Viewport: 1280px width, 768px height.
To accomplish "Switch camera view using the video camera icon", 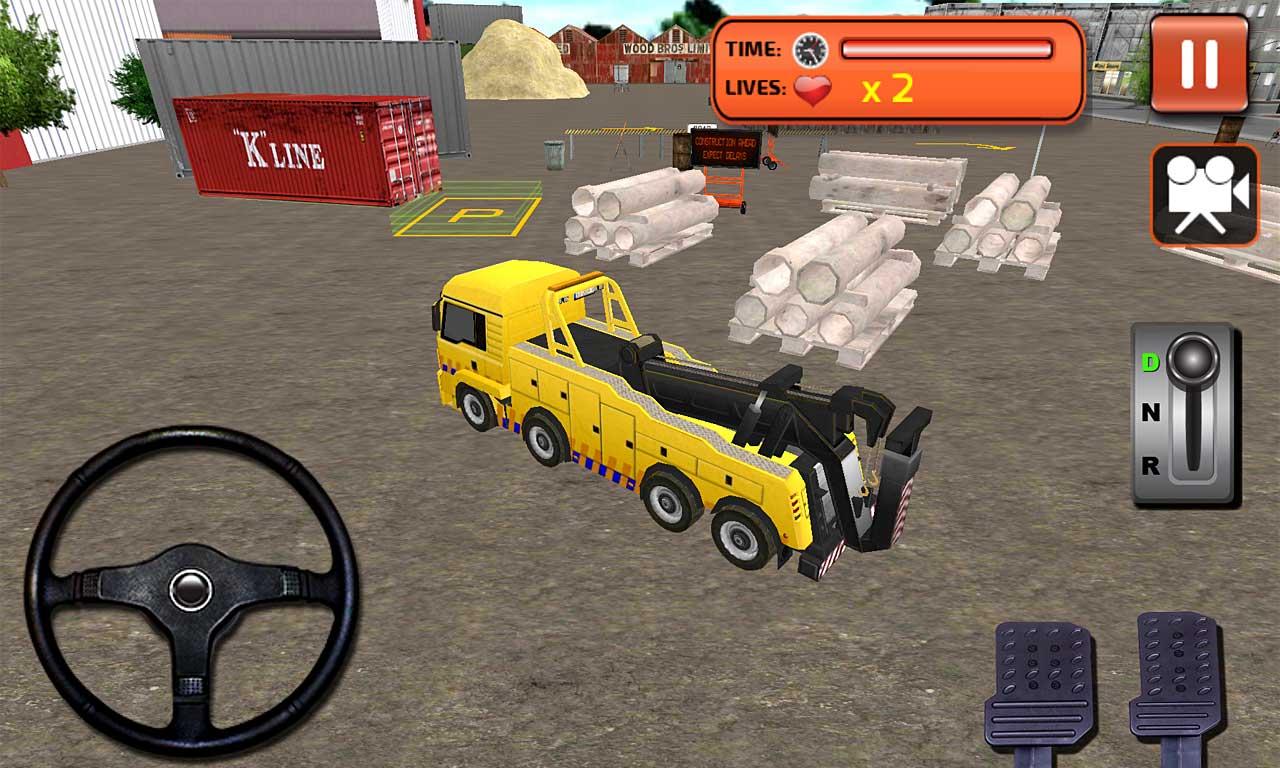I will pos(1205,194).
